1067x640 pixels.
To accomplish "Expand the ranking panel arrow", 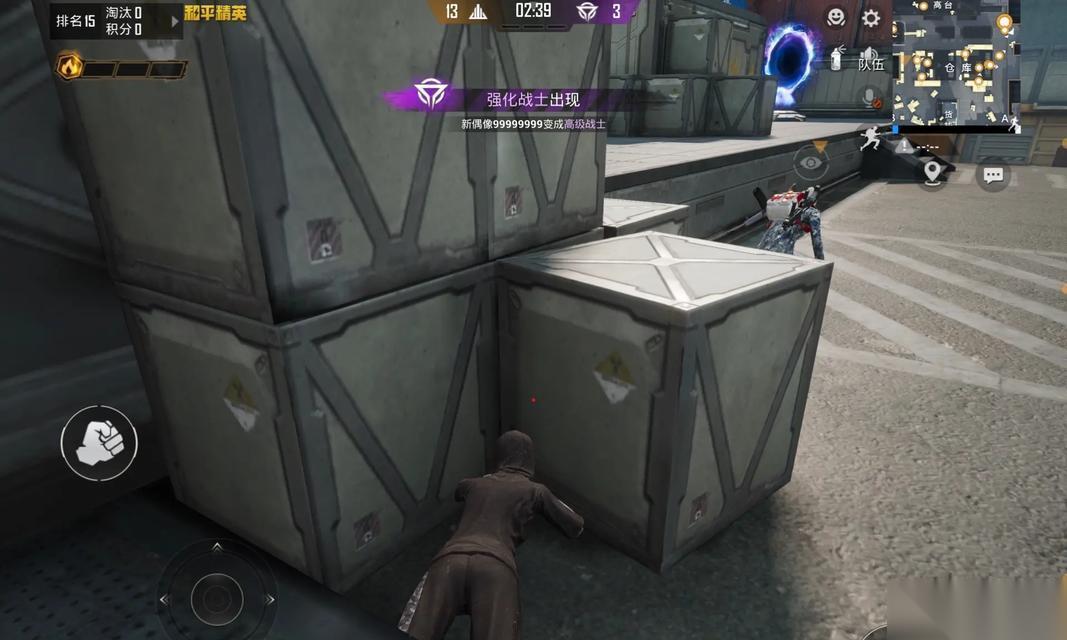I will 175,21.
